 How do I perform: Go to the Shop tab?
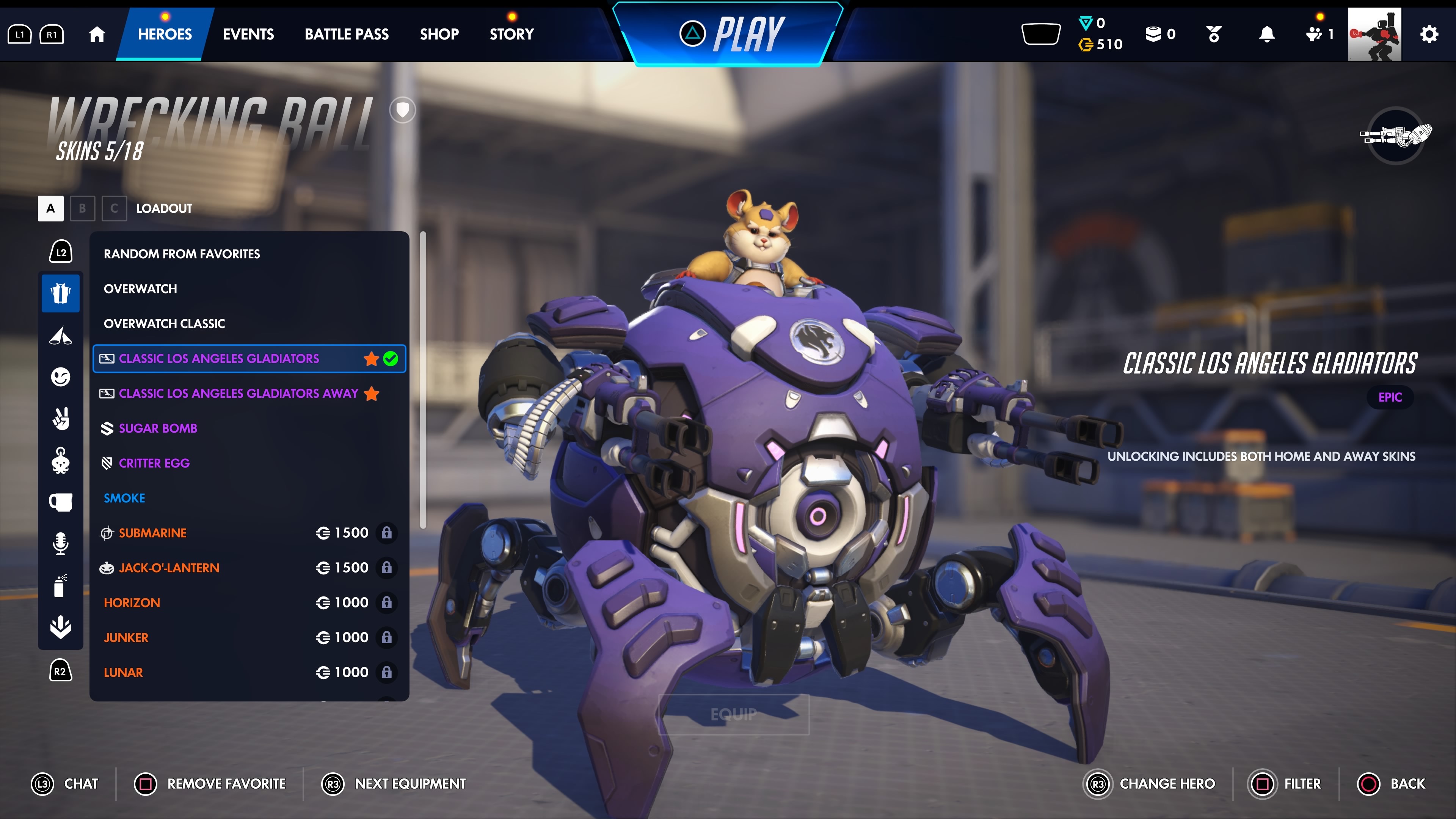click(x=439, y=34)
